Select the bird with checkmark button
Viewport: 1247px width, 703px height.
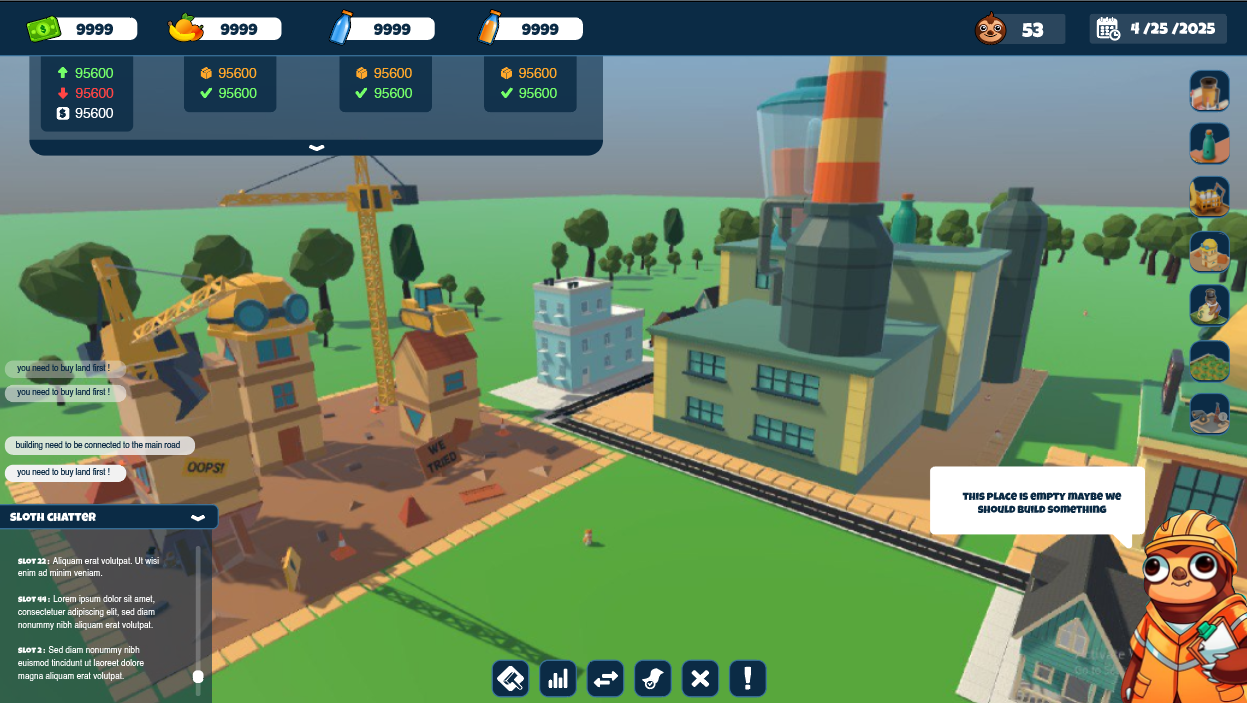pos(653,679)
